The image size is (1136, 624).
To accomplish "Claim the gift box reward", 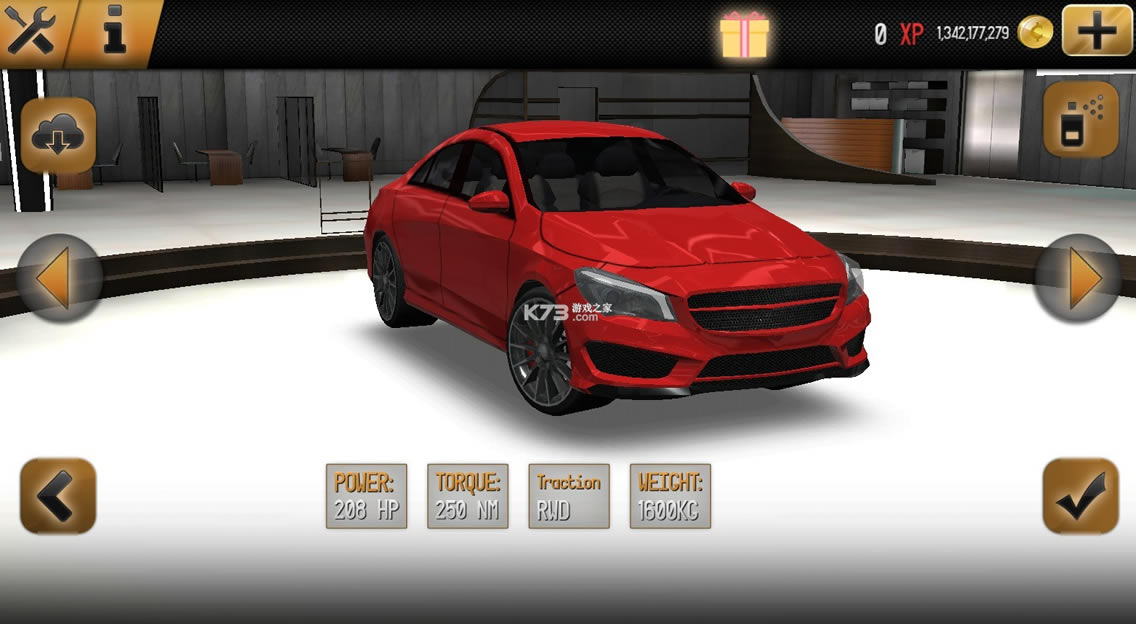I will 745,34.
